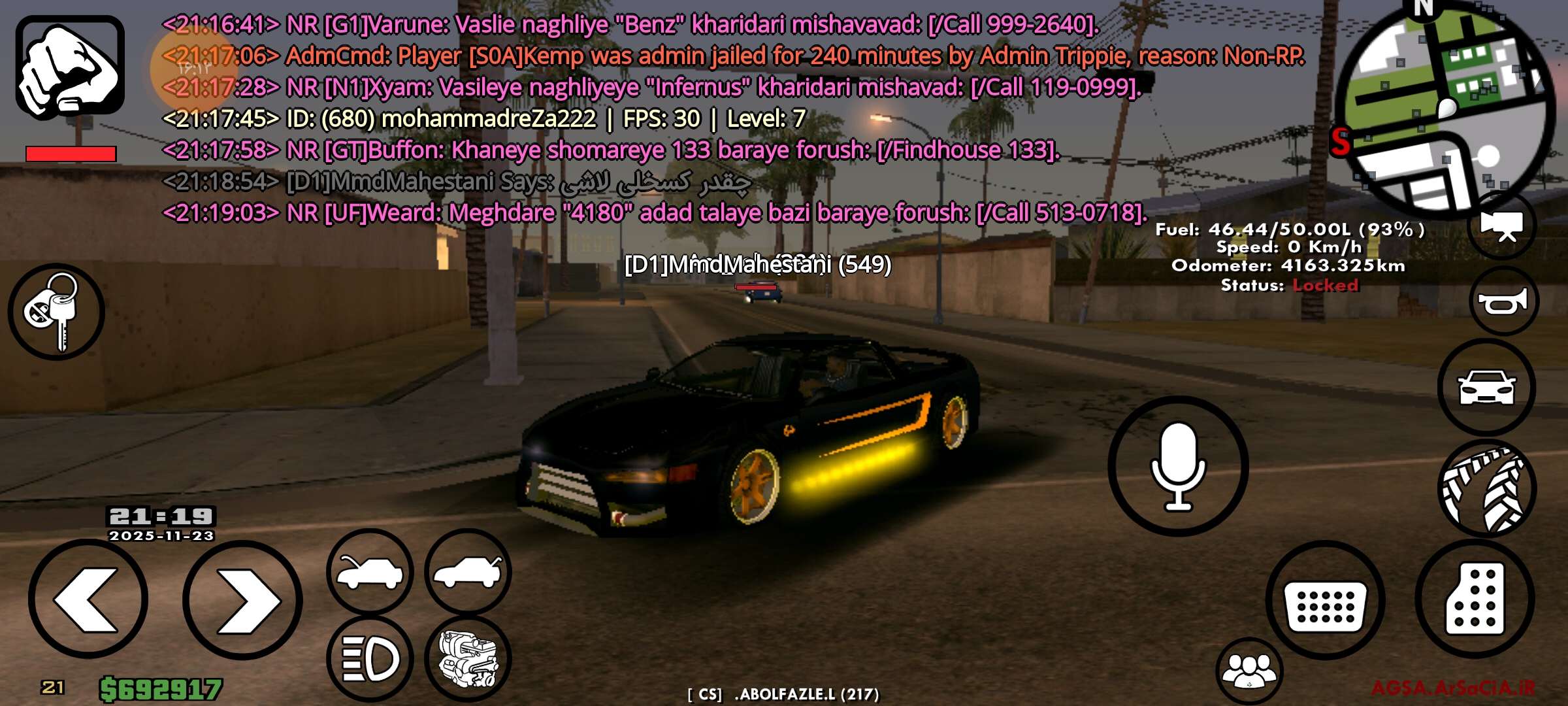The image size is (1568, 706).
Task: Tap the accelerator pedal
Action: [1475, 599]
